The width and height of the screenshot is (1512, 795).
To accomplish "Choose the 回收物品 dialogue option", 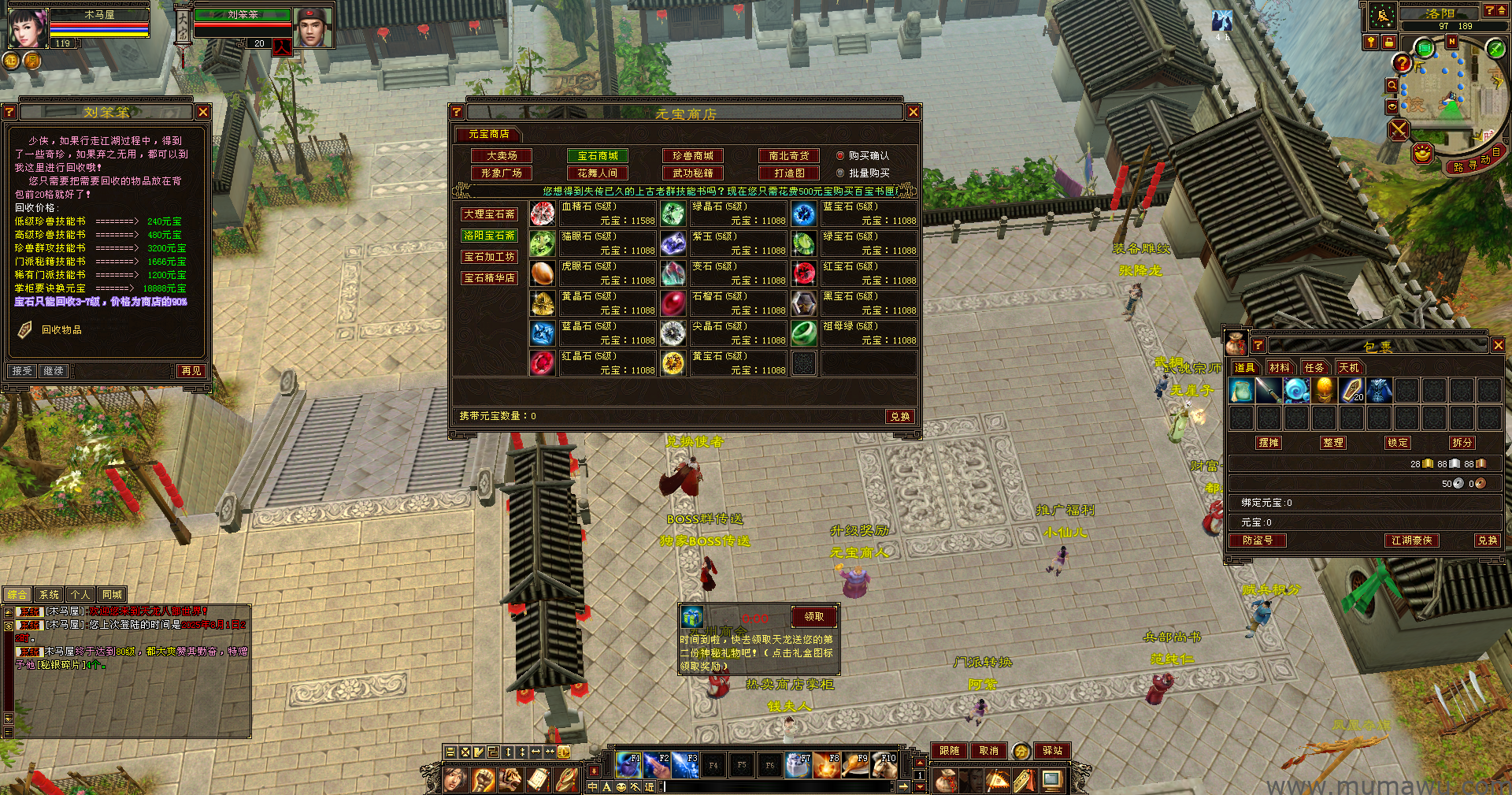I will click(61, 330).
